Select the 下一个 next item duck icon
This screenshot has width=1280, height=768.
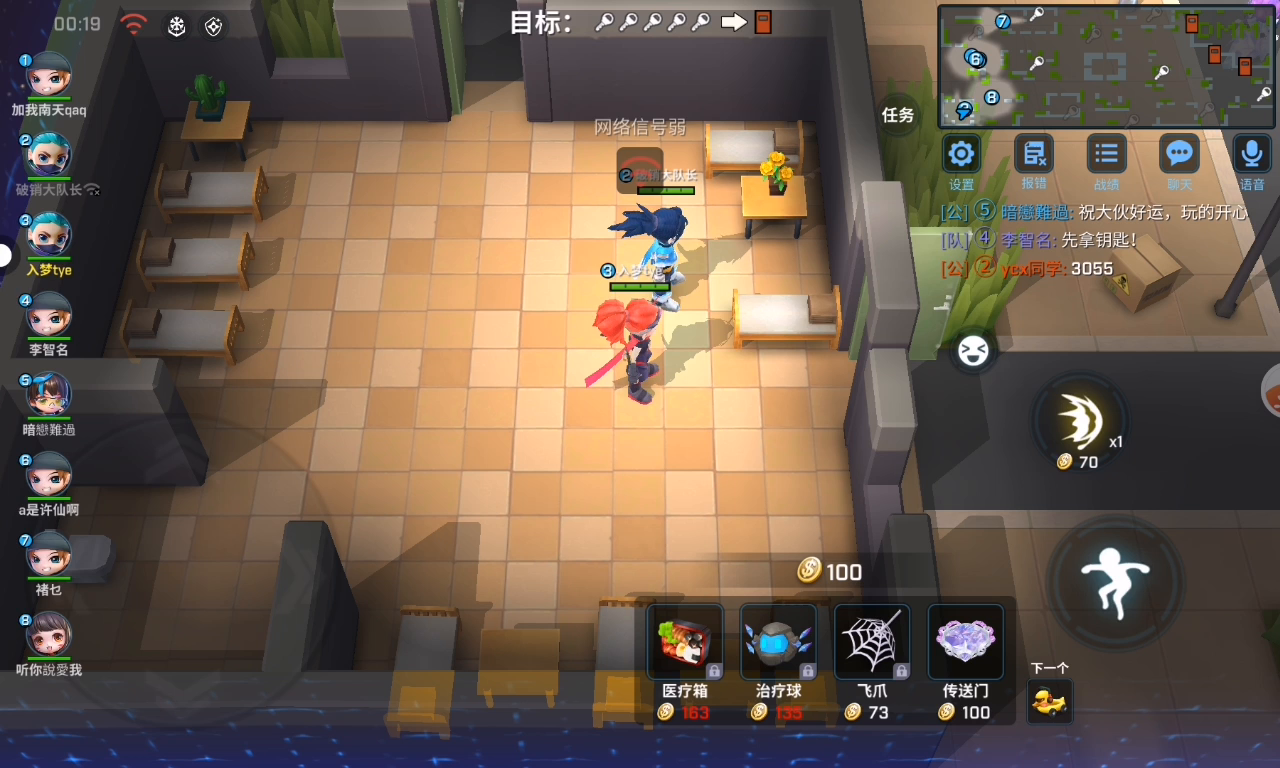tap(1050, 700)
